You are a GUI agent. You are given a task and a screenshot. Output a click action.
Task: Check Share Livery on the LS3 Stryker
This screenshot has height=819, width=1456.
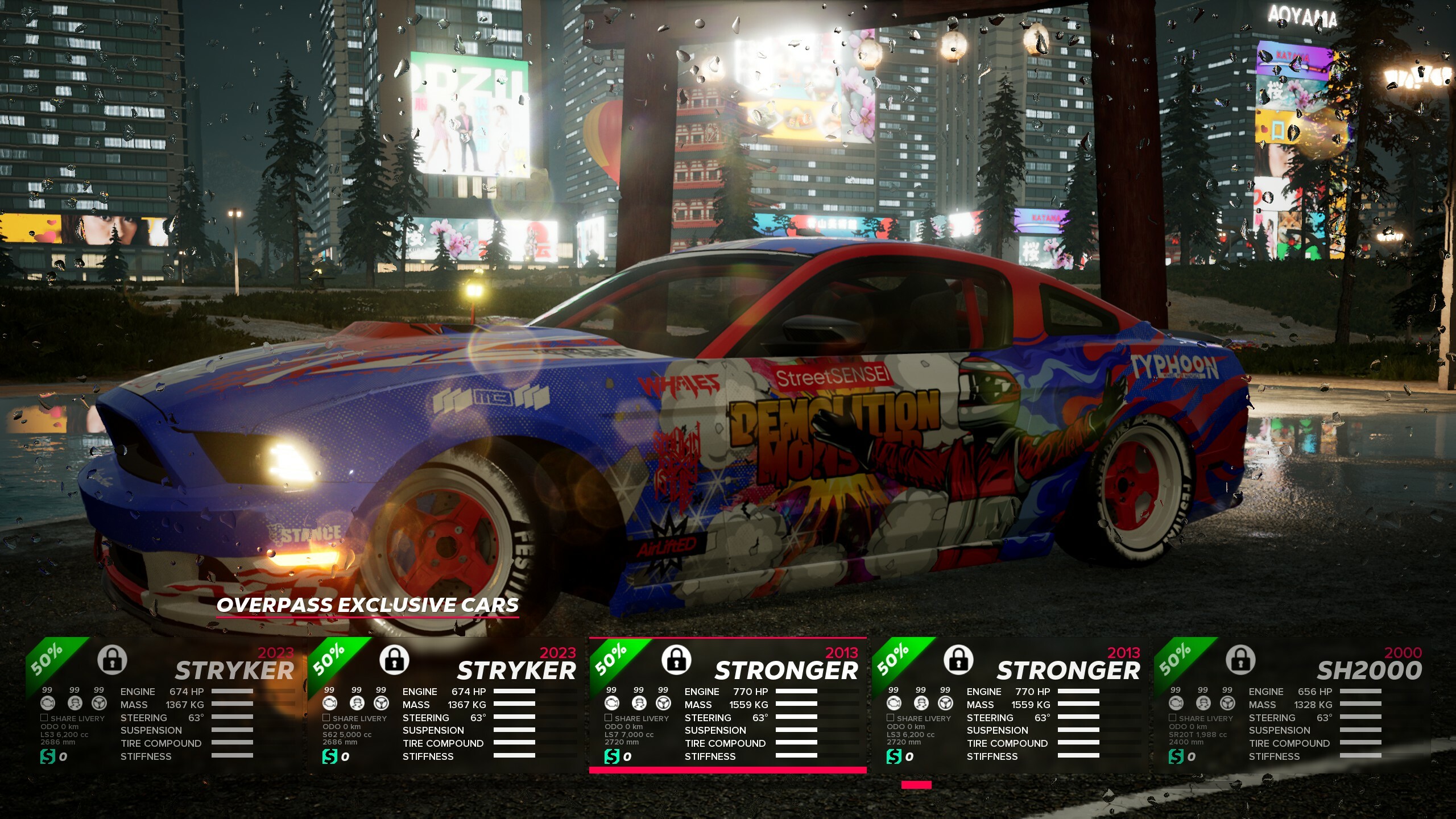coord(44,718)
